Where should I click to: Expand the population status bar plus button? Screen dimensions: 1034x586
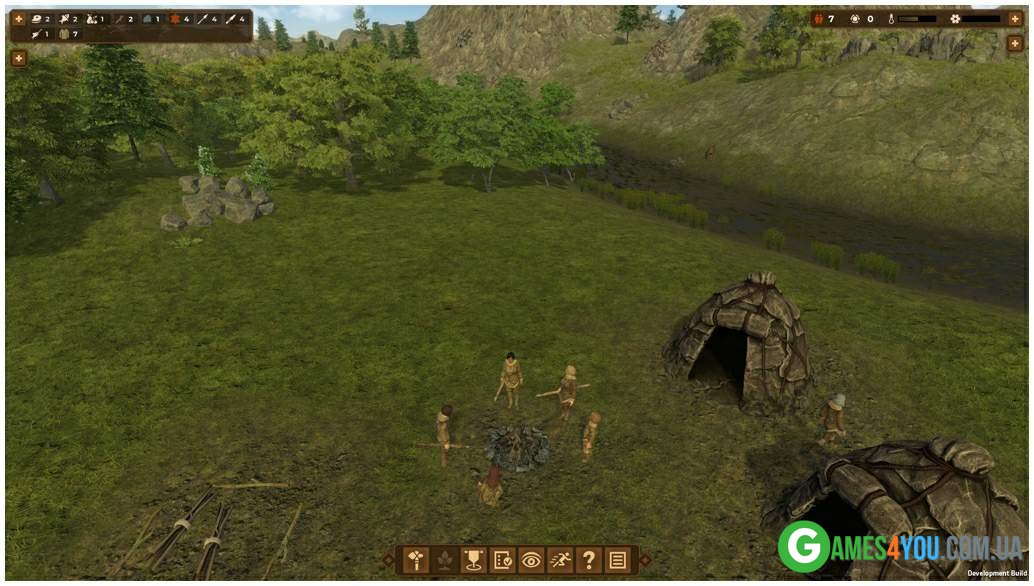(x=1015, y=19)
